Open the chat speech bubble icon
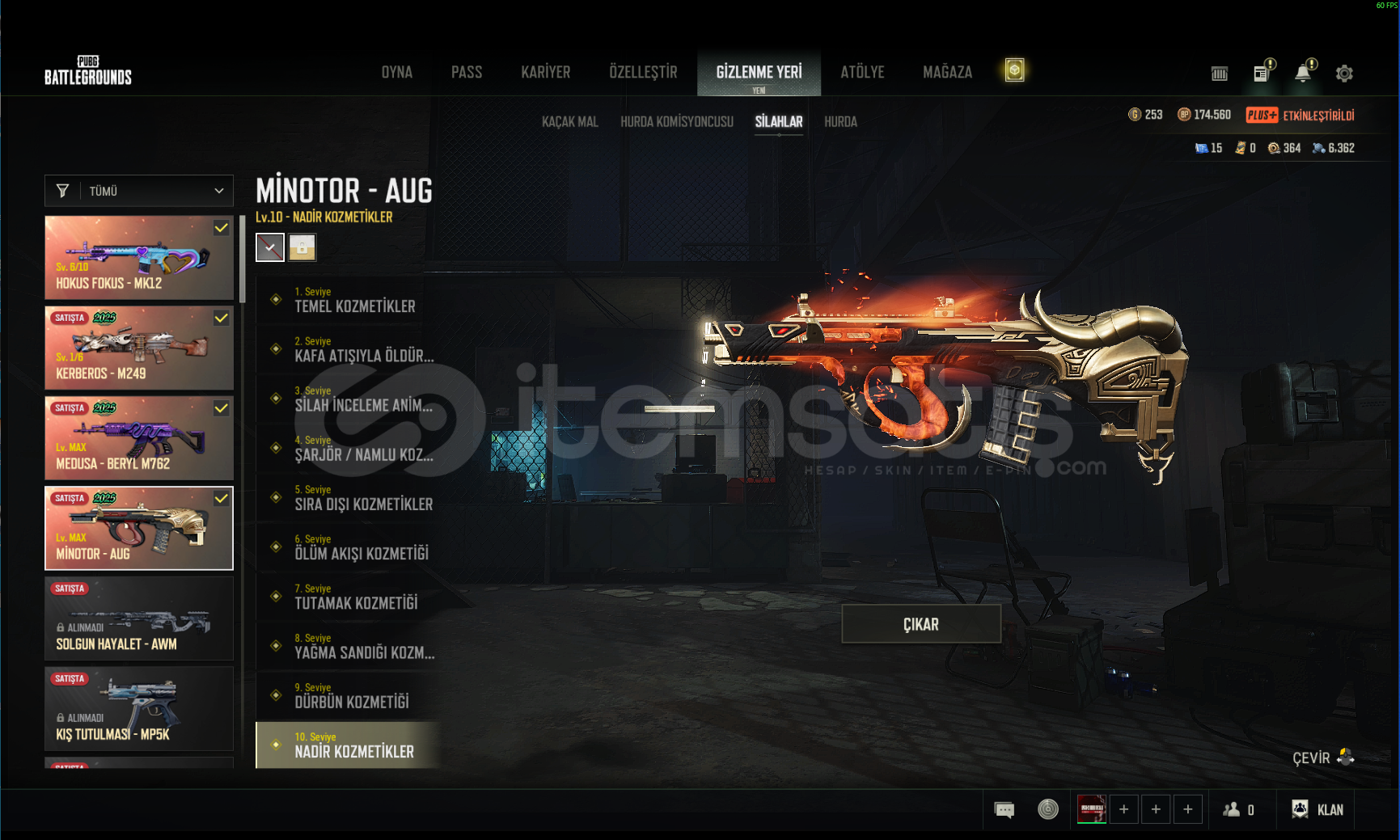1400x840 pixels. 1004,809
